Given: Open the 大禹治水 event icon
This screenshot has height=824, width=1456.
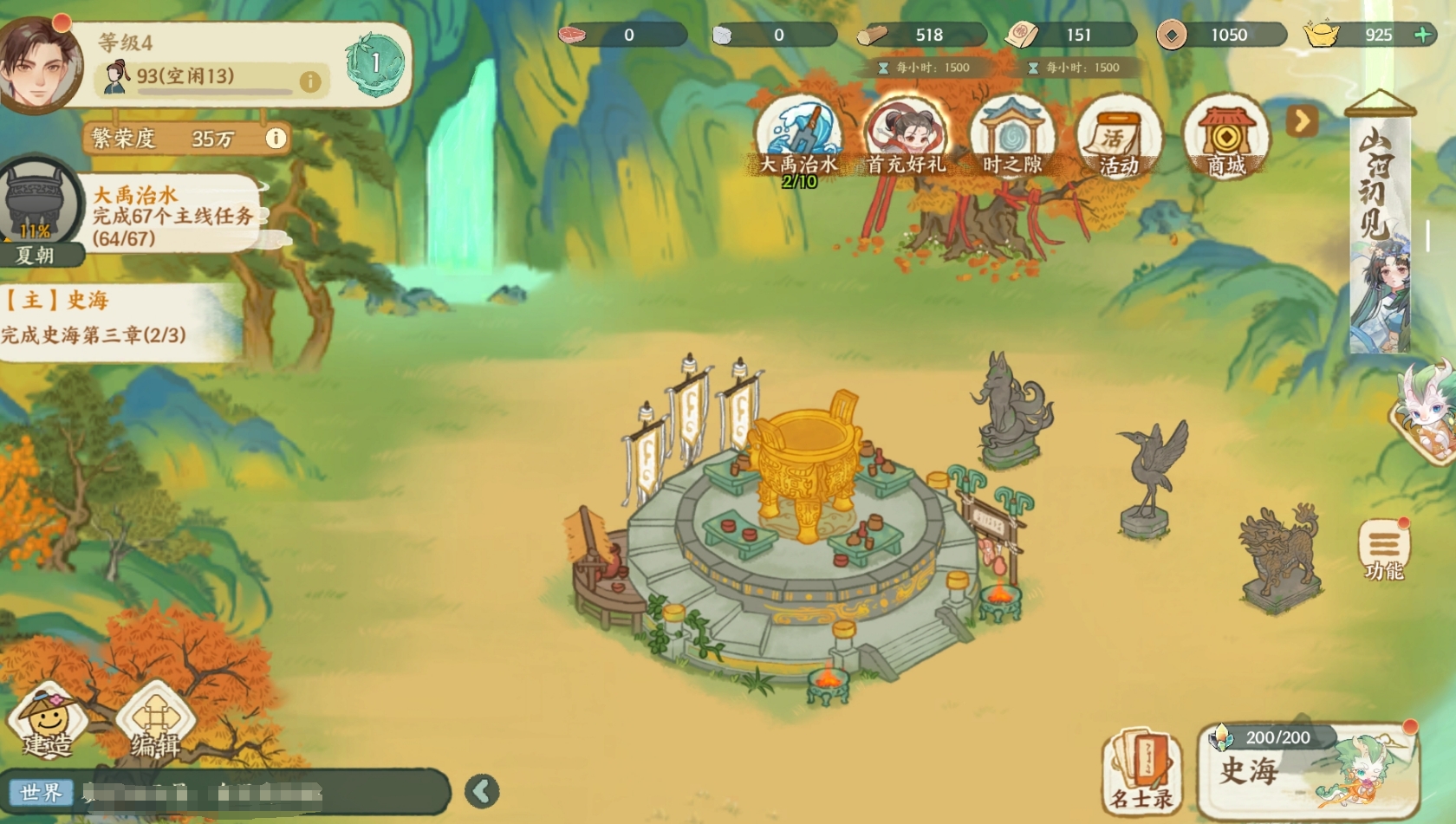Looking at the screenshot, I should point(798,139).
